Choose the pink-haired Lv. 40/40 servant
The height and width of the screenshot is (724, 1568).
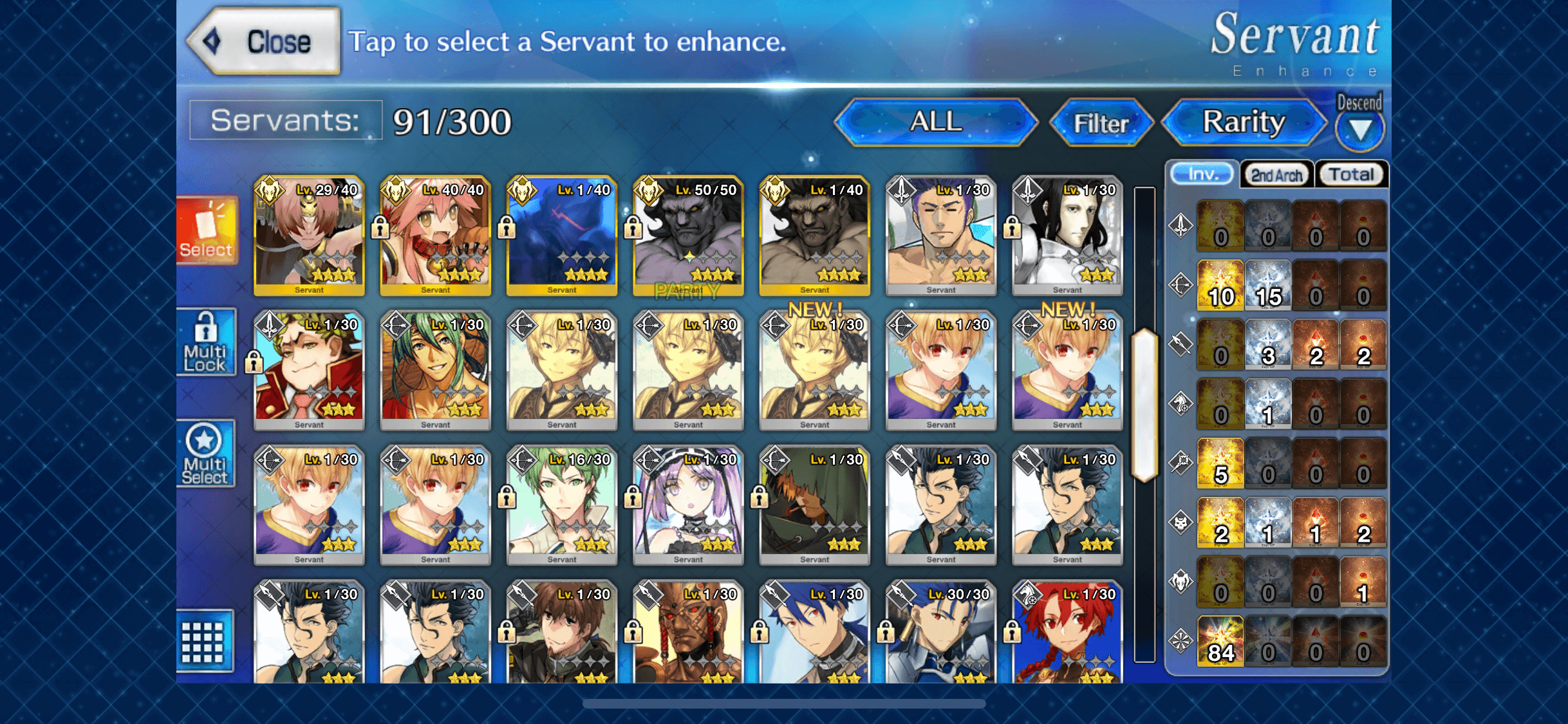tap(435, 236)
